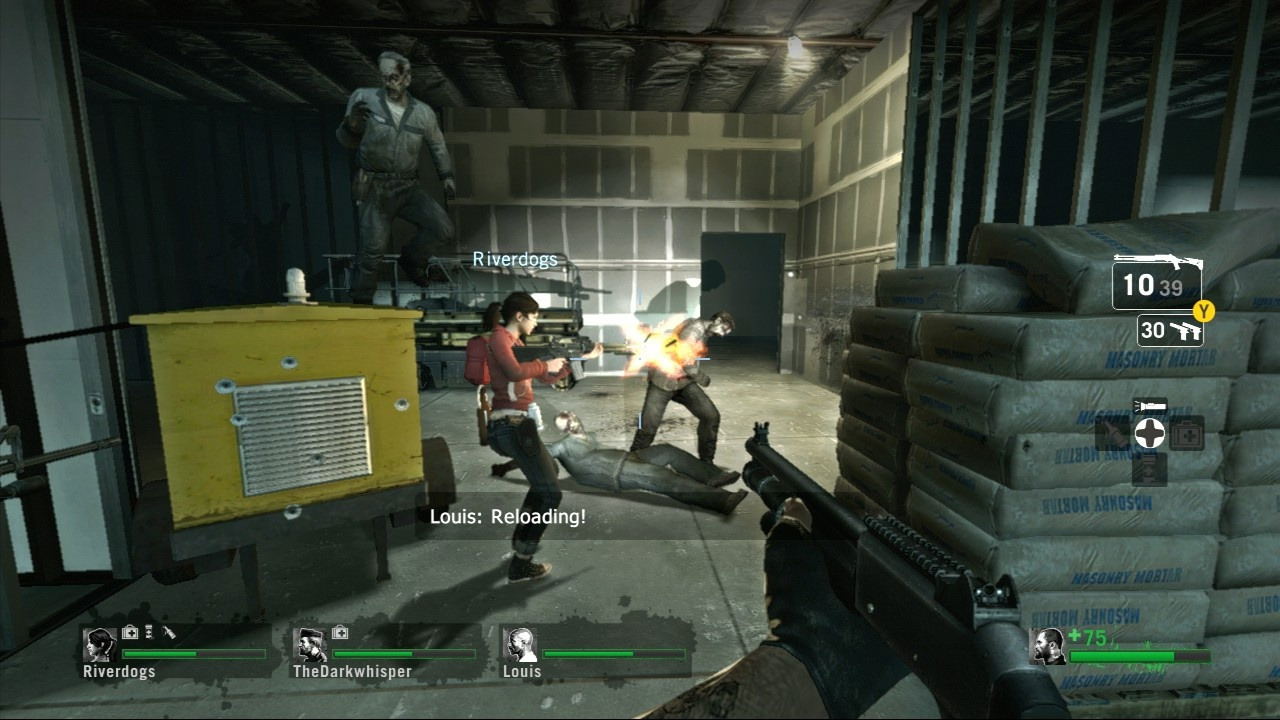Select the shotgun primary weapon slot
Viewport: 1280px width, 720px height.
(1157, 282)
